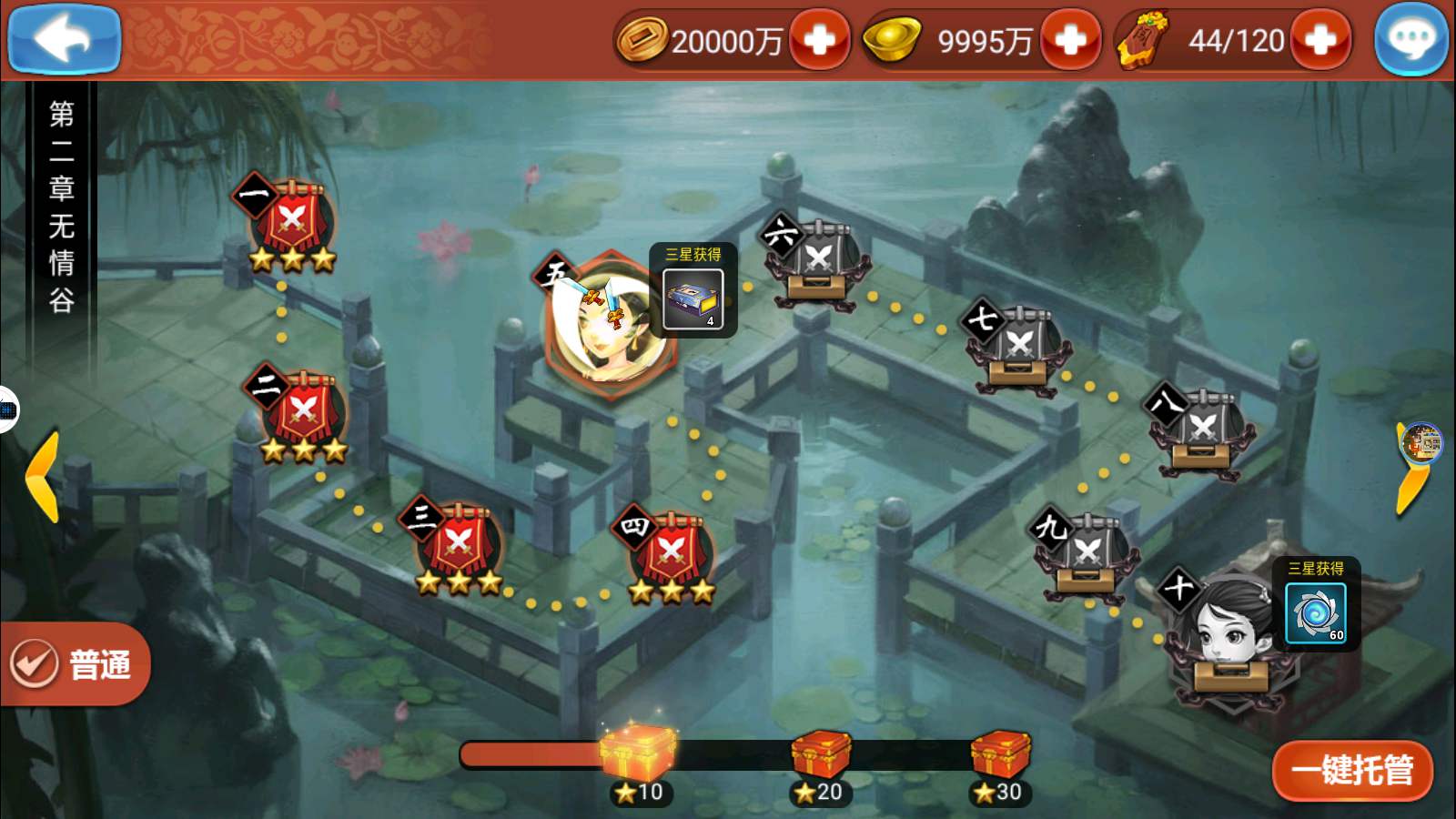
Task: Add more copper coins with the plus button
Action: pyautogui.click(x=819, y=40)
